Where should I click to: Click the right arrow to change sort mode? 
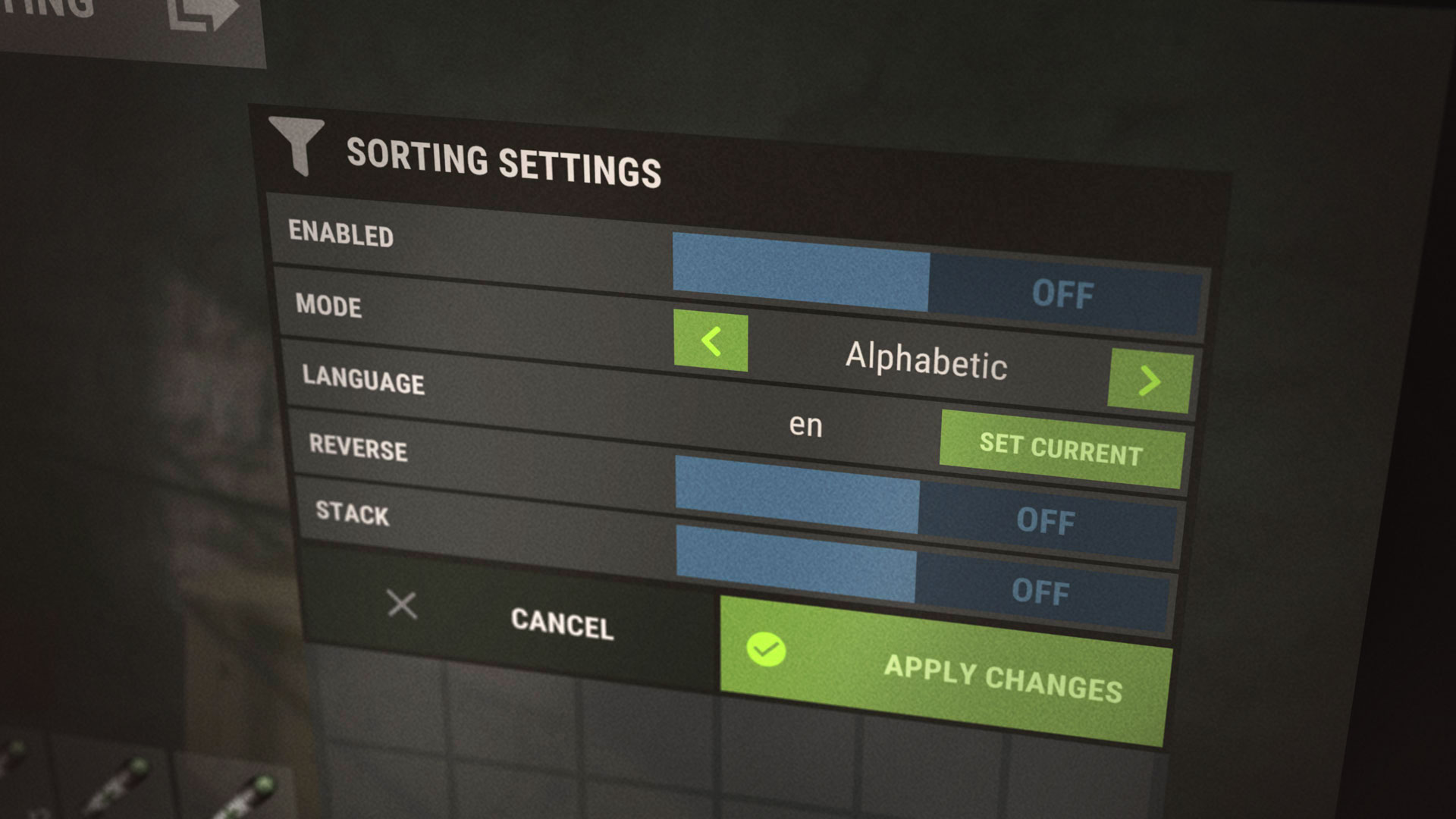click(x=1150, y=381)
